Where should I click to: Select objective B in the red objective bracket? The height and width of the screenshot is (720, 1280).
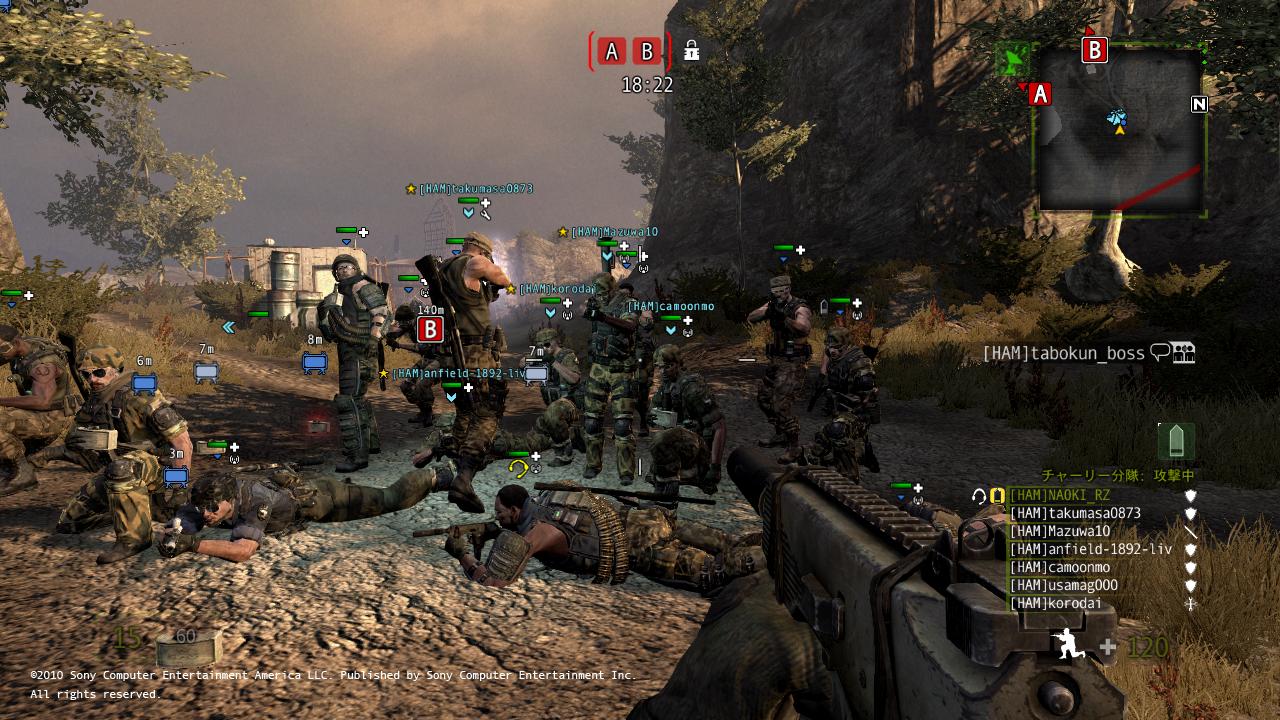pos(647,52)
